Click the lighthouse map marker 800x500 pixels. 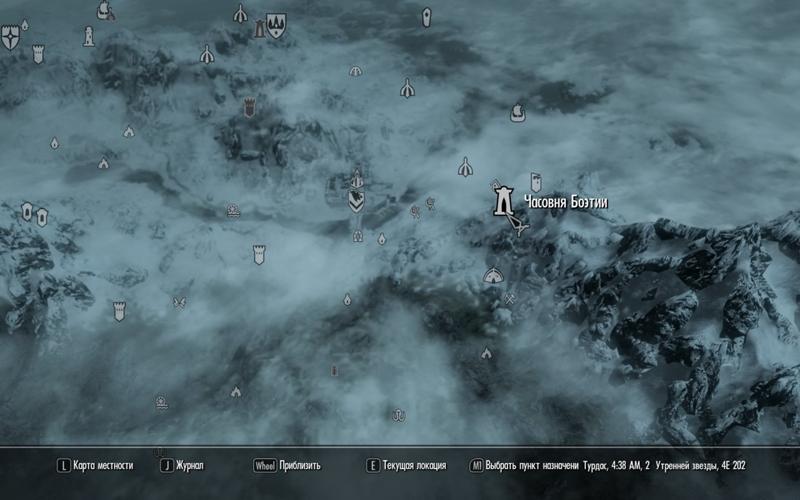pos(88,35)
